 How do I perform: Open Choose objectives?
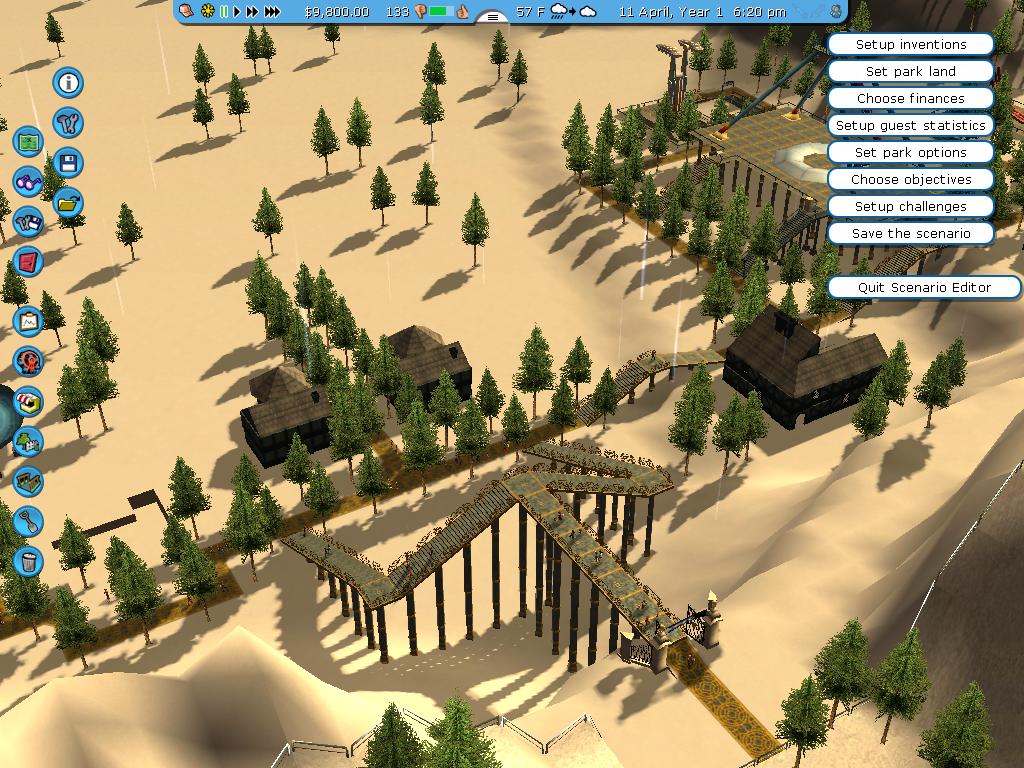pos(910,179)
